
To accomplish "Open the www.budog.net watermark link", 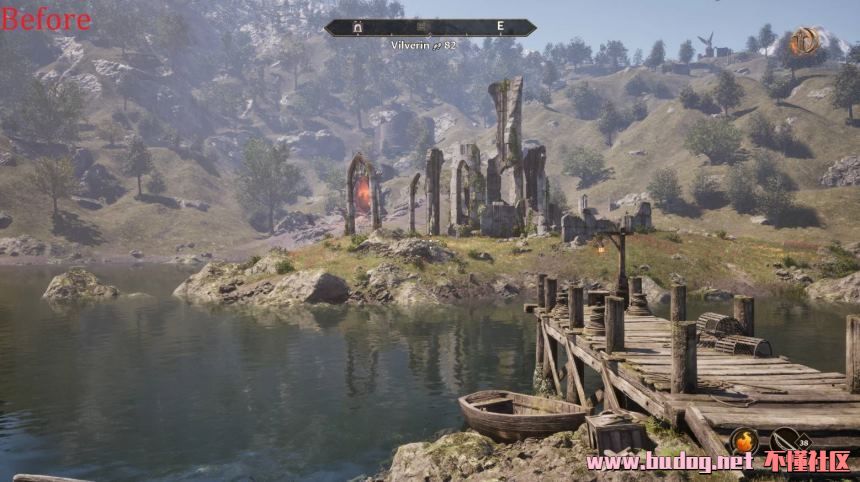I will pyautogui.click(x=668, y=462).
